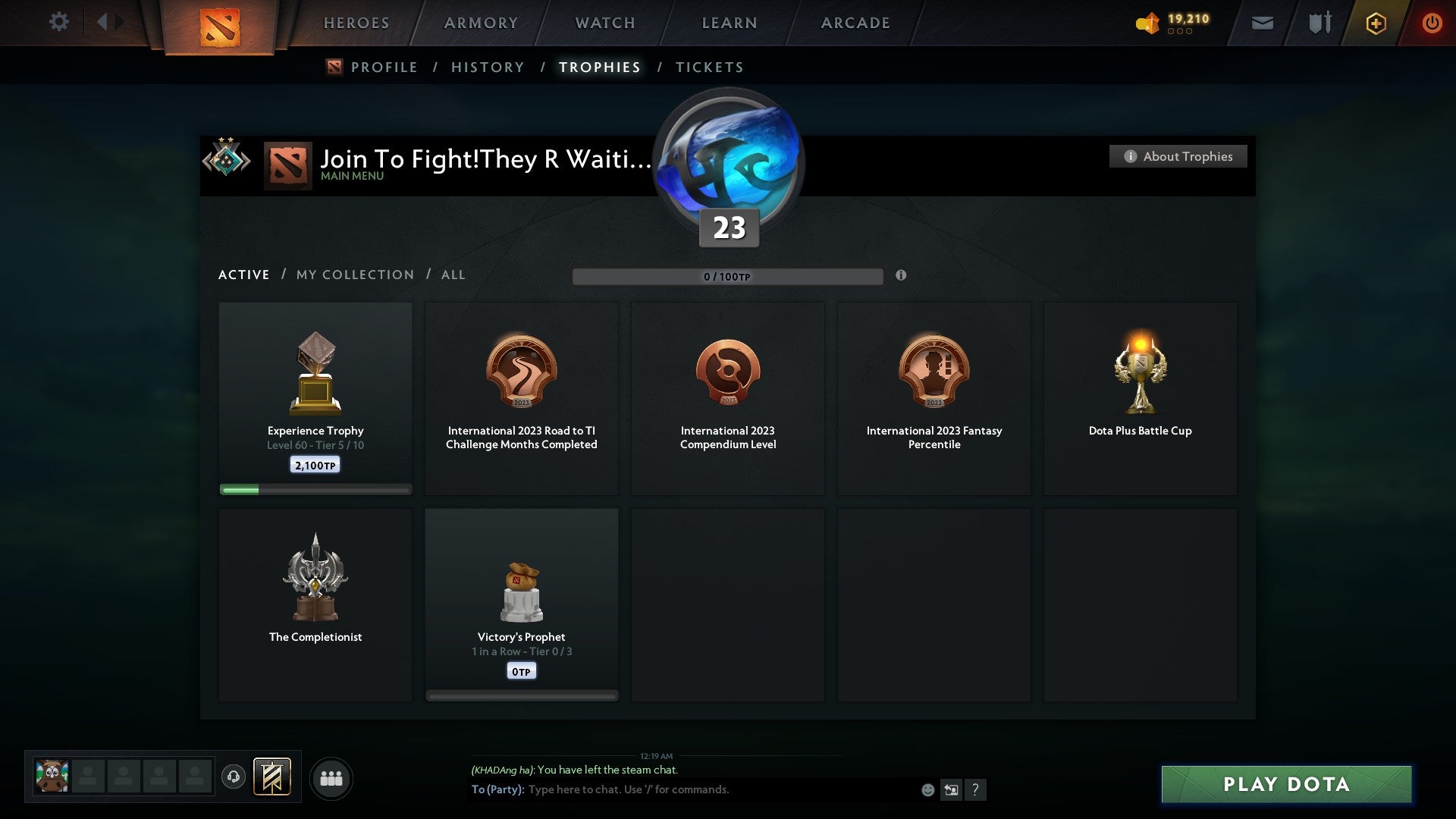Open the Dota 2 logo main menu

coord(220,27)
